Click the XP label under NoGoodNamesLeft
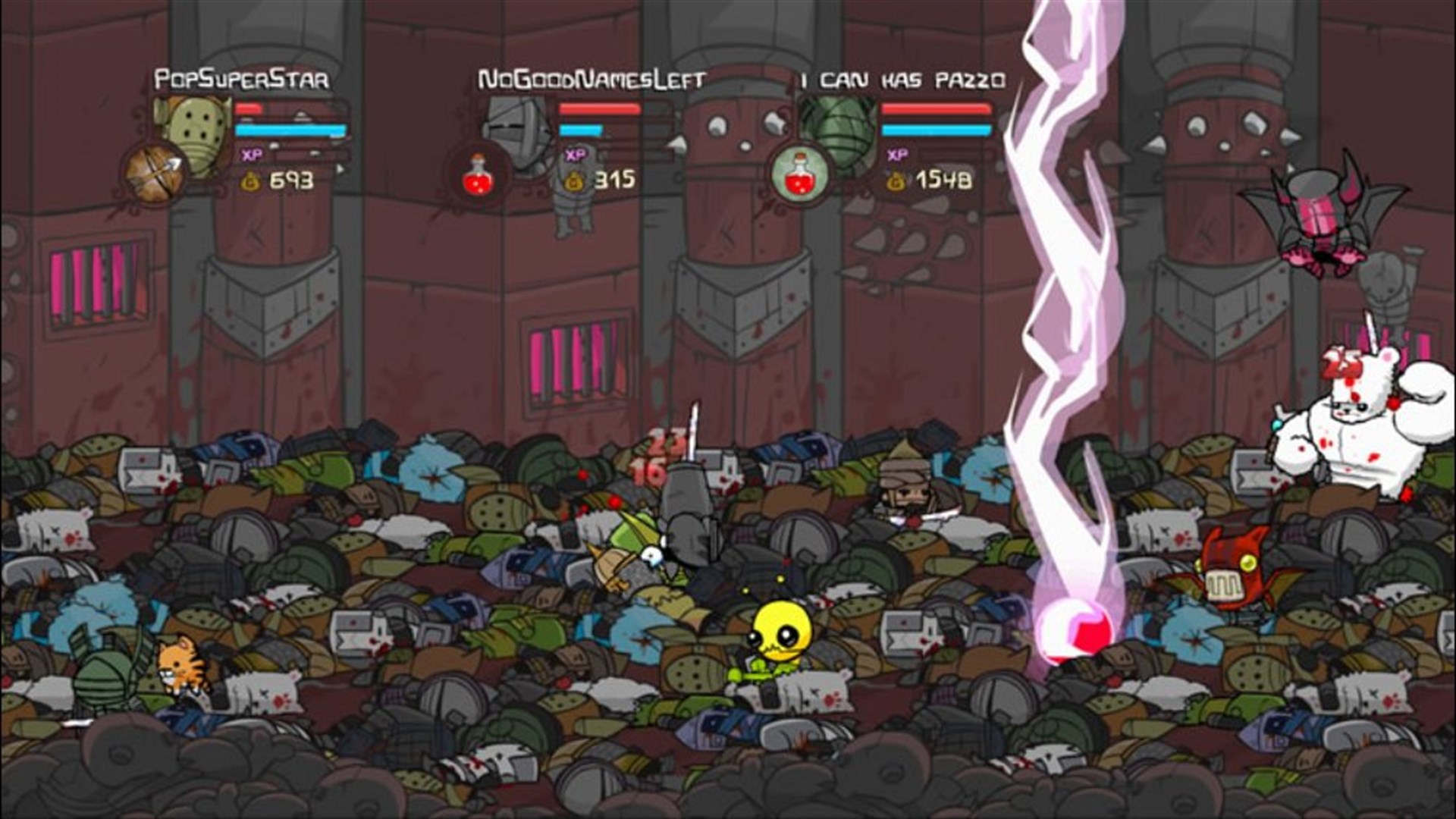Screen dimensions: 1456x819 coord(575,154)
